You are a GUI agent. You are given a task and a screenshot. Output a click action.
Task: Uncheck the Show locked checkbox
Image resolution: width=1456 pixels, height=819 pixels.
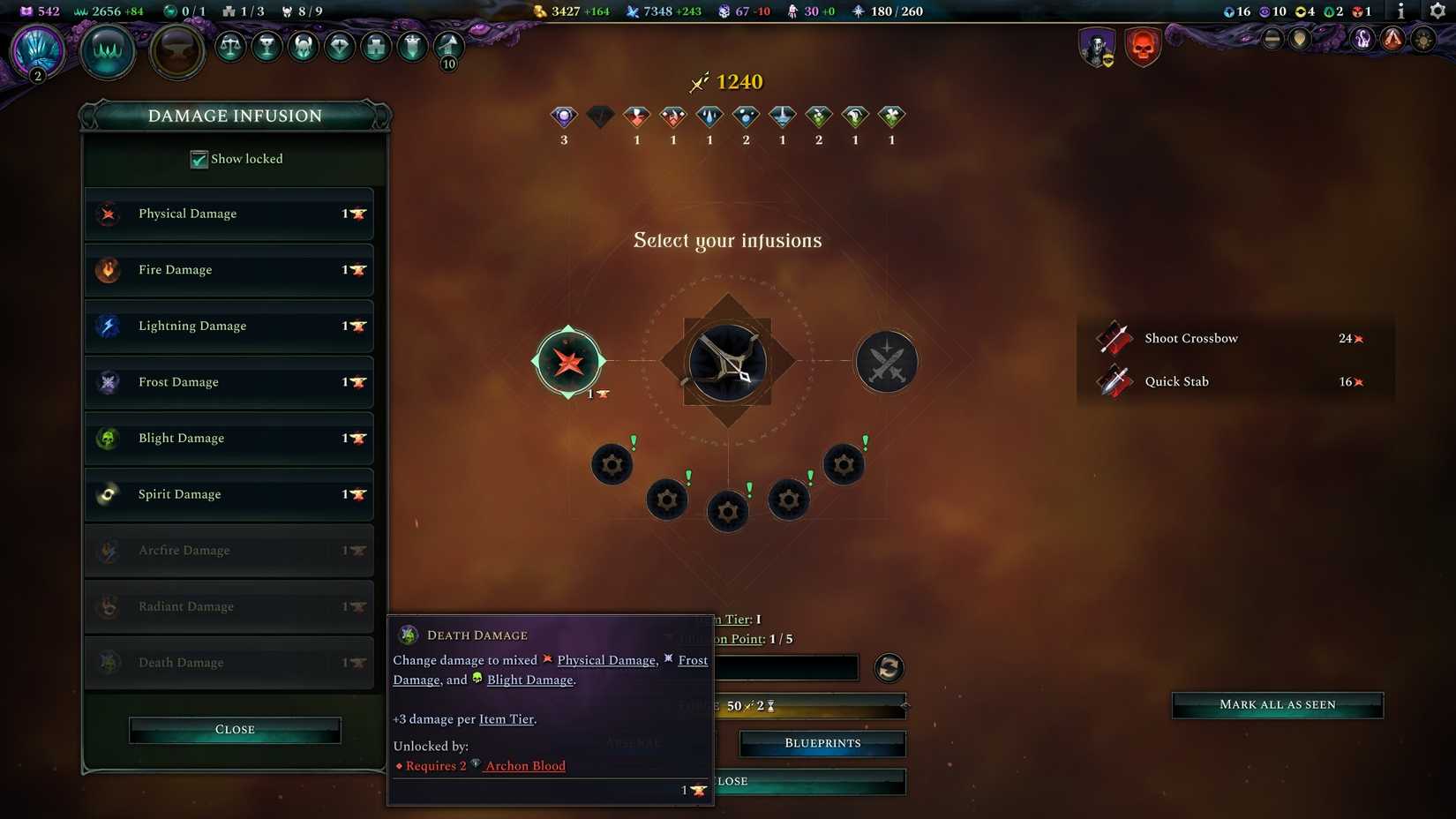(x=199, y=160)
